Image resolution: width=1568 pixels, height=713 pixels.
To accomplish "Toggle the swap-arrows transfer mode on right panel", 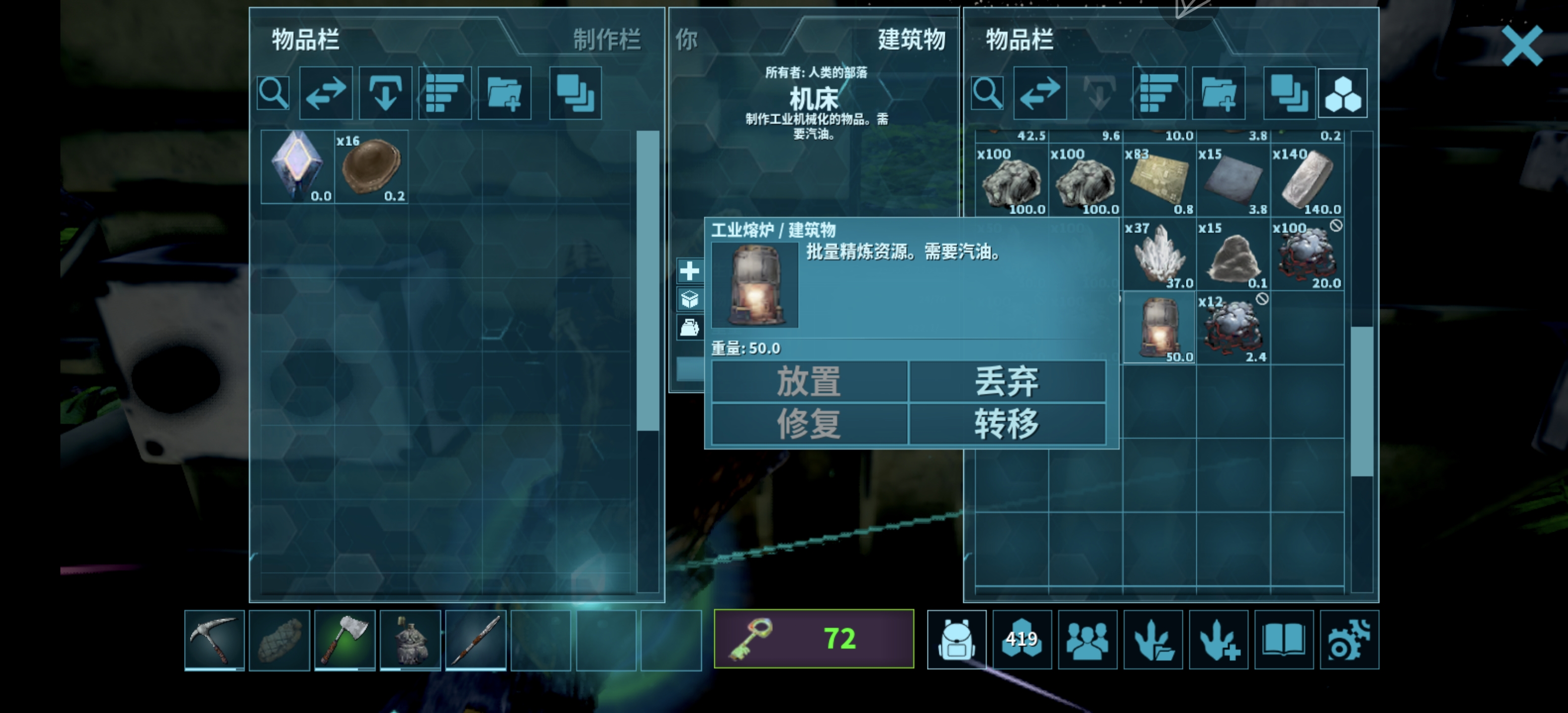I will pyautogui.click(x=1040, y=93).
